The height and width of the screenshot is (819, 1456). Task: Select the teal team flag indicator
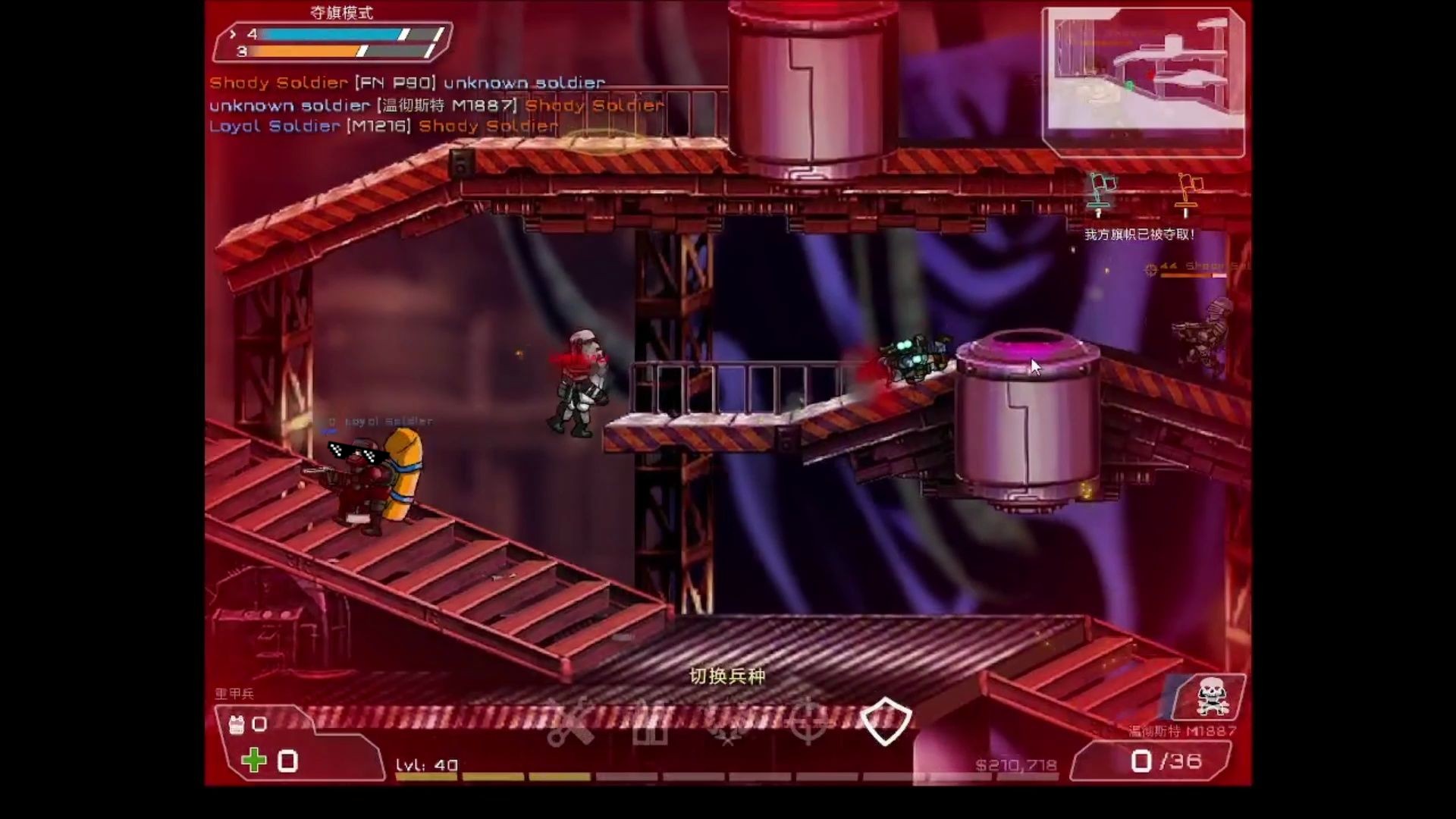1099,192
